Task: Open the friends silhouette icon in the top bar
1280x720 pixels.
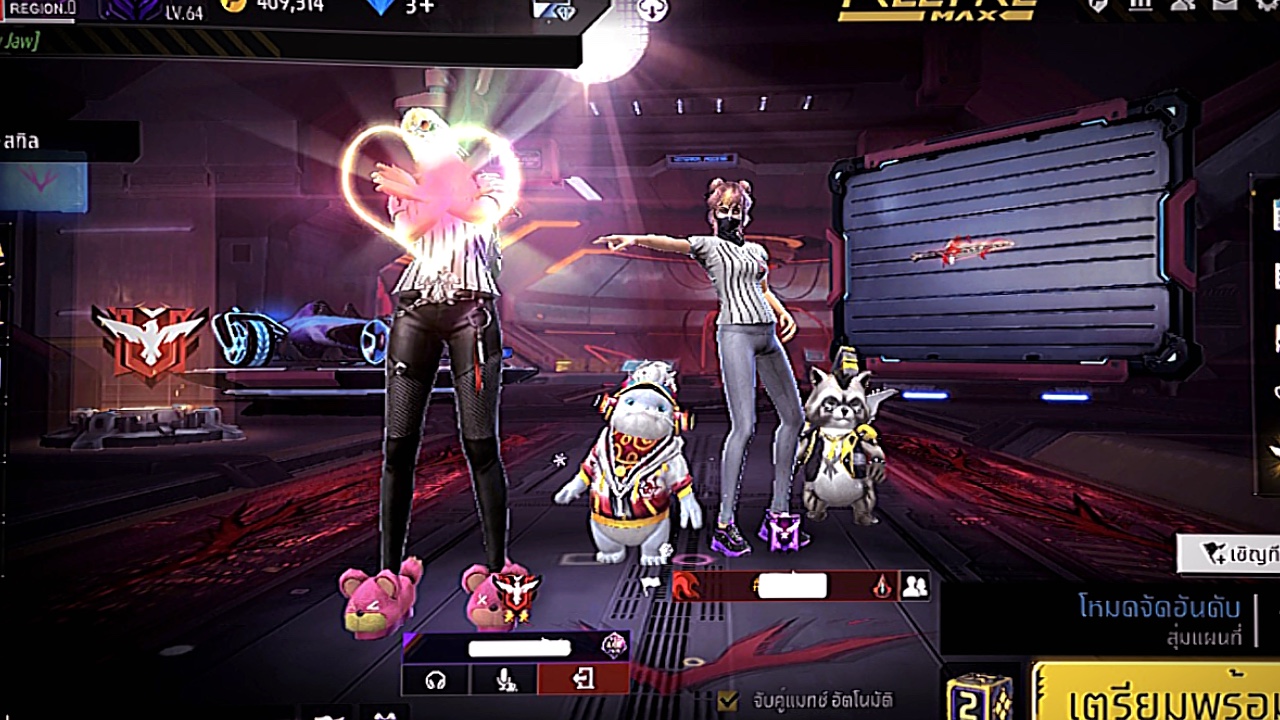Action: (1185, 5)
